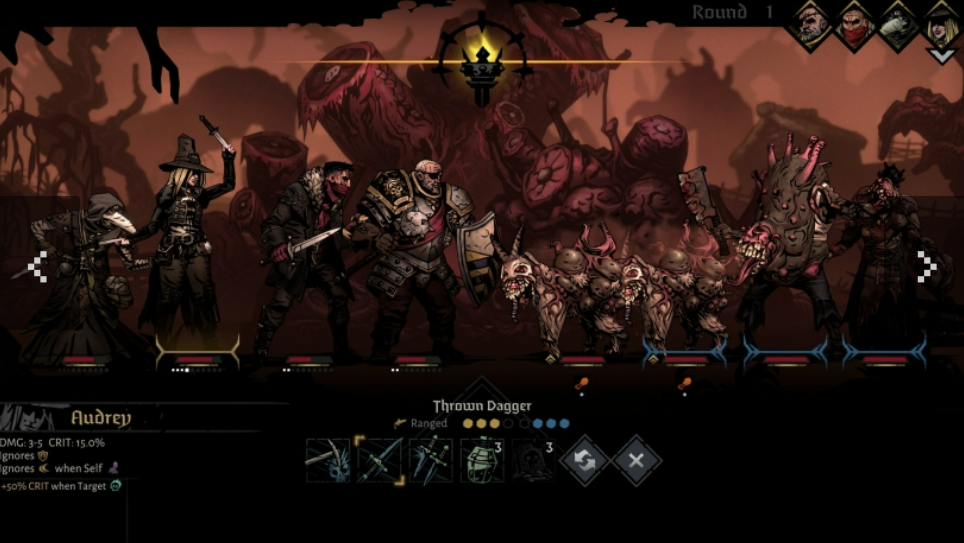Select the twin daggers skill
The image size is (964, 543).
tap(431, 461)
